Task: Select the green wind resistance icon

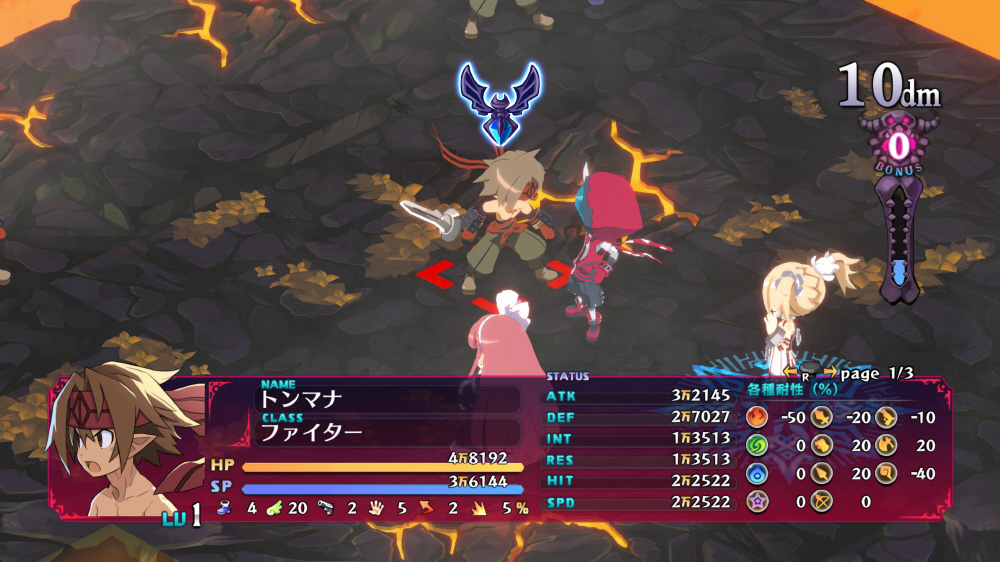Action: point(756,445)
